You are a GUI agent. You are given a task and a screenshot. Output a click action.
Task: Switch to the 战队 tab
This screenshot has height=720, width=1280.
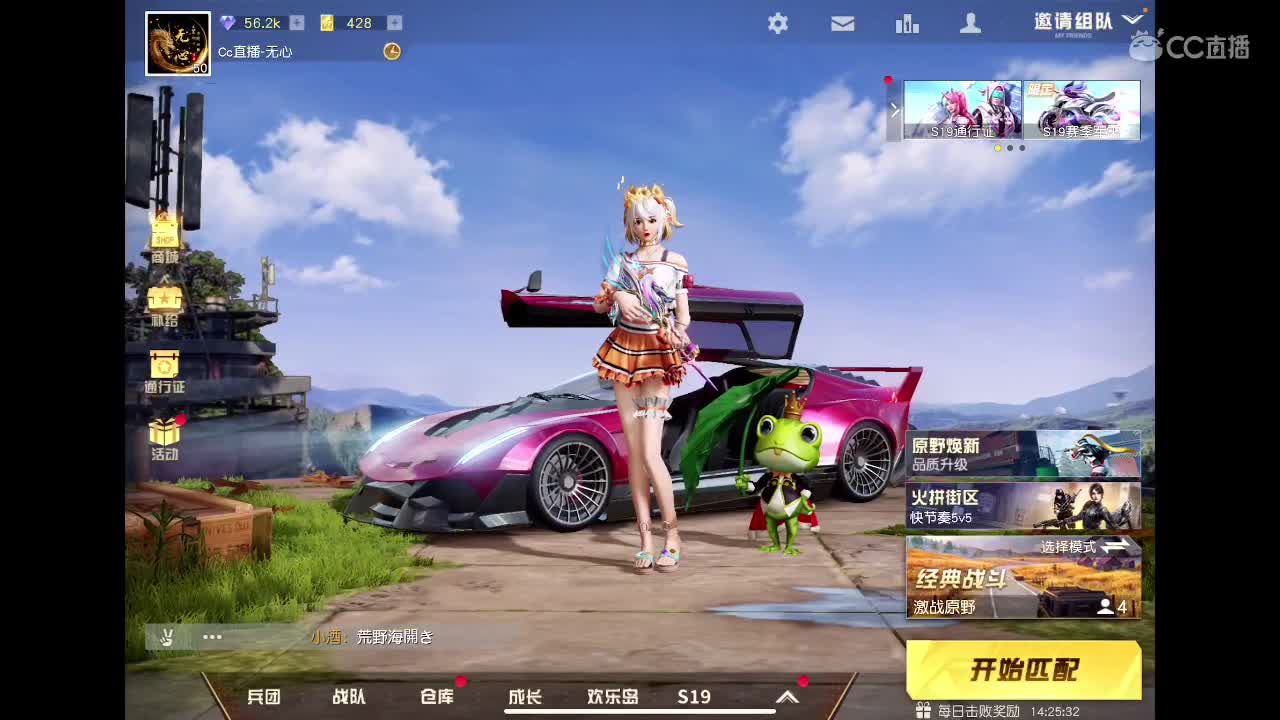pyautogui.click(x=347, y=697)
